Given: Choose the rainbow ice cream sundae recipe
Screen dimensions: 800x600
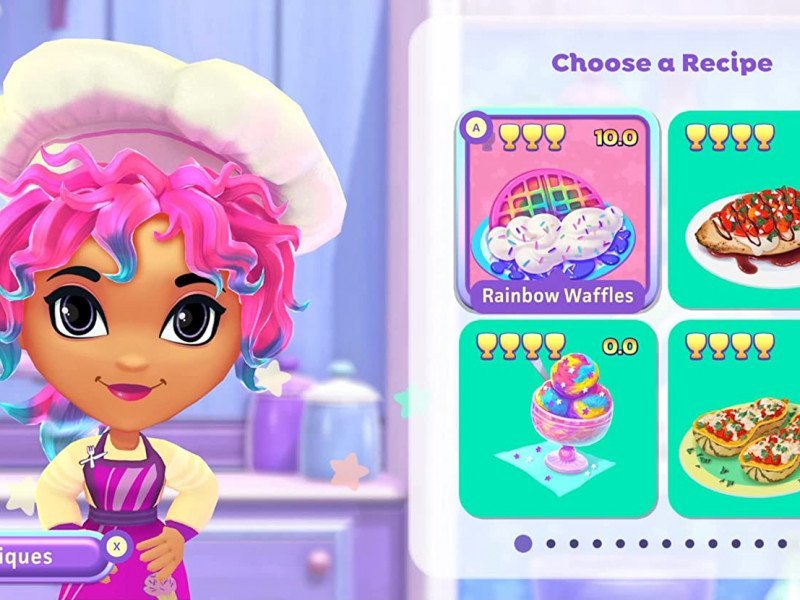Looking at the screenshot, I should [558, 418].
